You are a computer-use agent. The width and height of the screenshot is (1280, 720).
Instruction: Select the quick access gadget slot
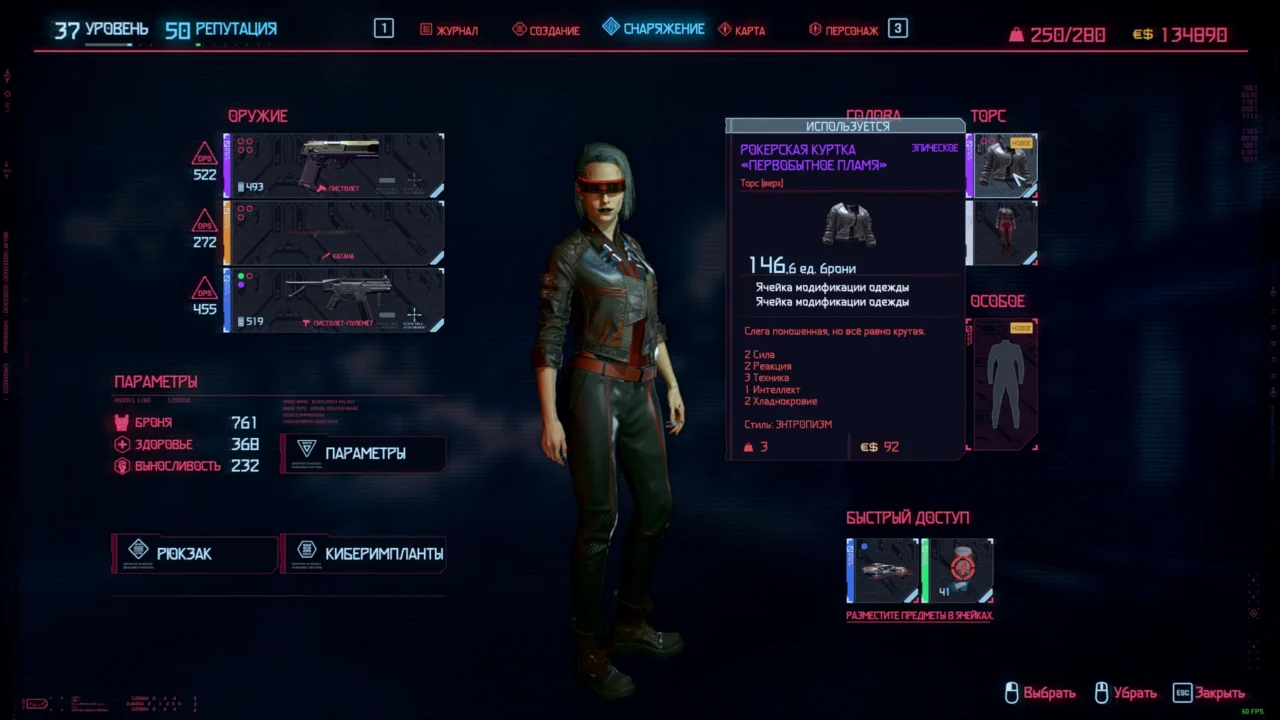pyautogui.click(x=883, y=571)
